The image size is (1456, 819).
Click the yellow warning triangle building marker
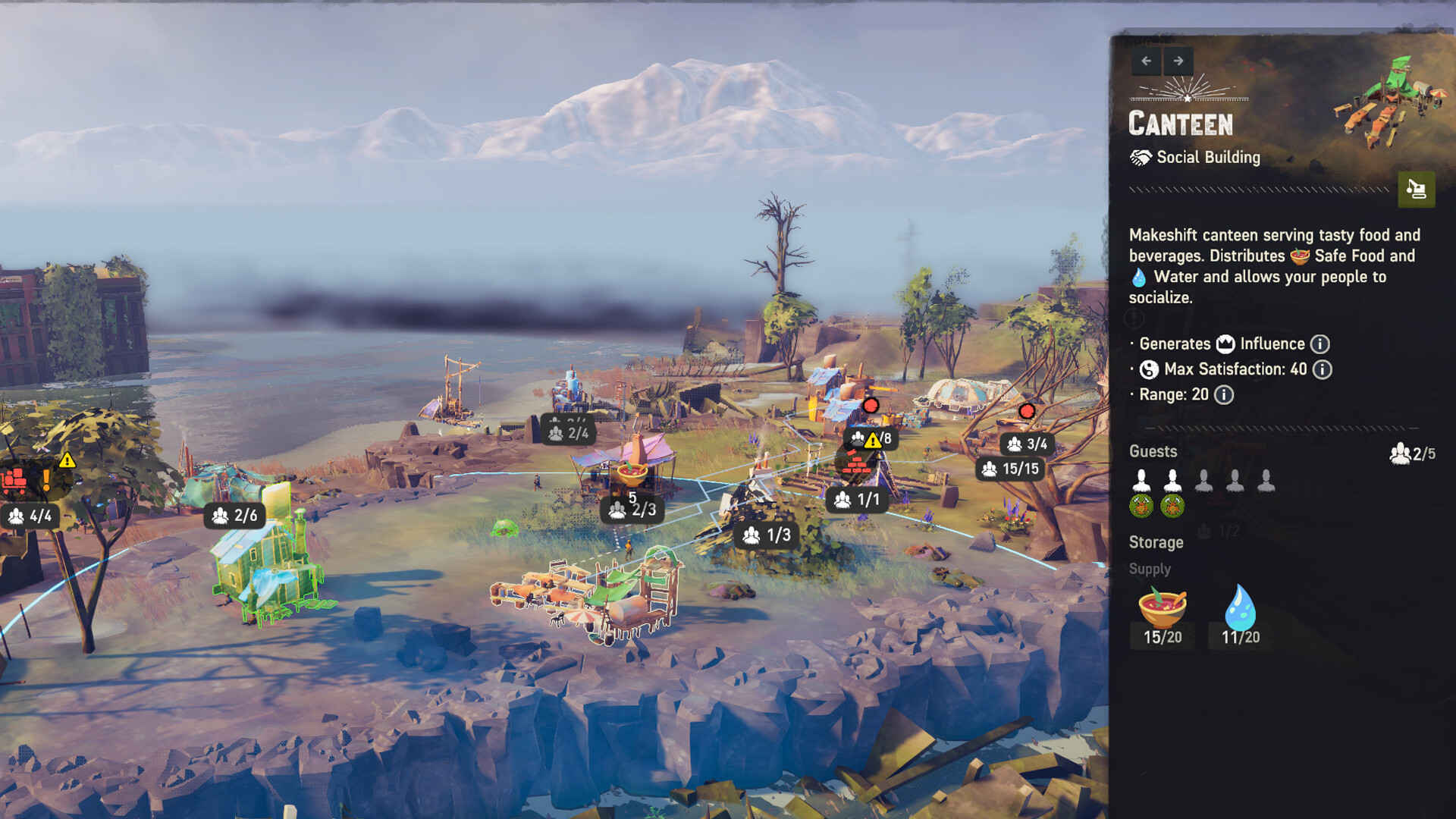tap(871, 439)
